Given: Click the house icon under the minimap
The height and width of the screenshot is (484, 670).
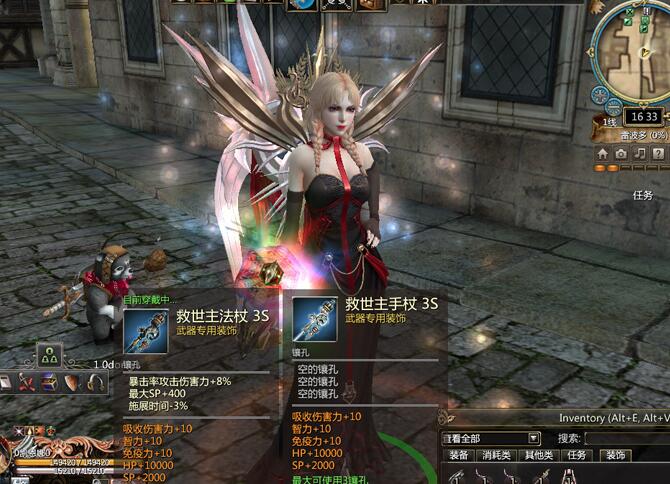Looking at the screenshot, I should [x=602, y=154].
